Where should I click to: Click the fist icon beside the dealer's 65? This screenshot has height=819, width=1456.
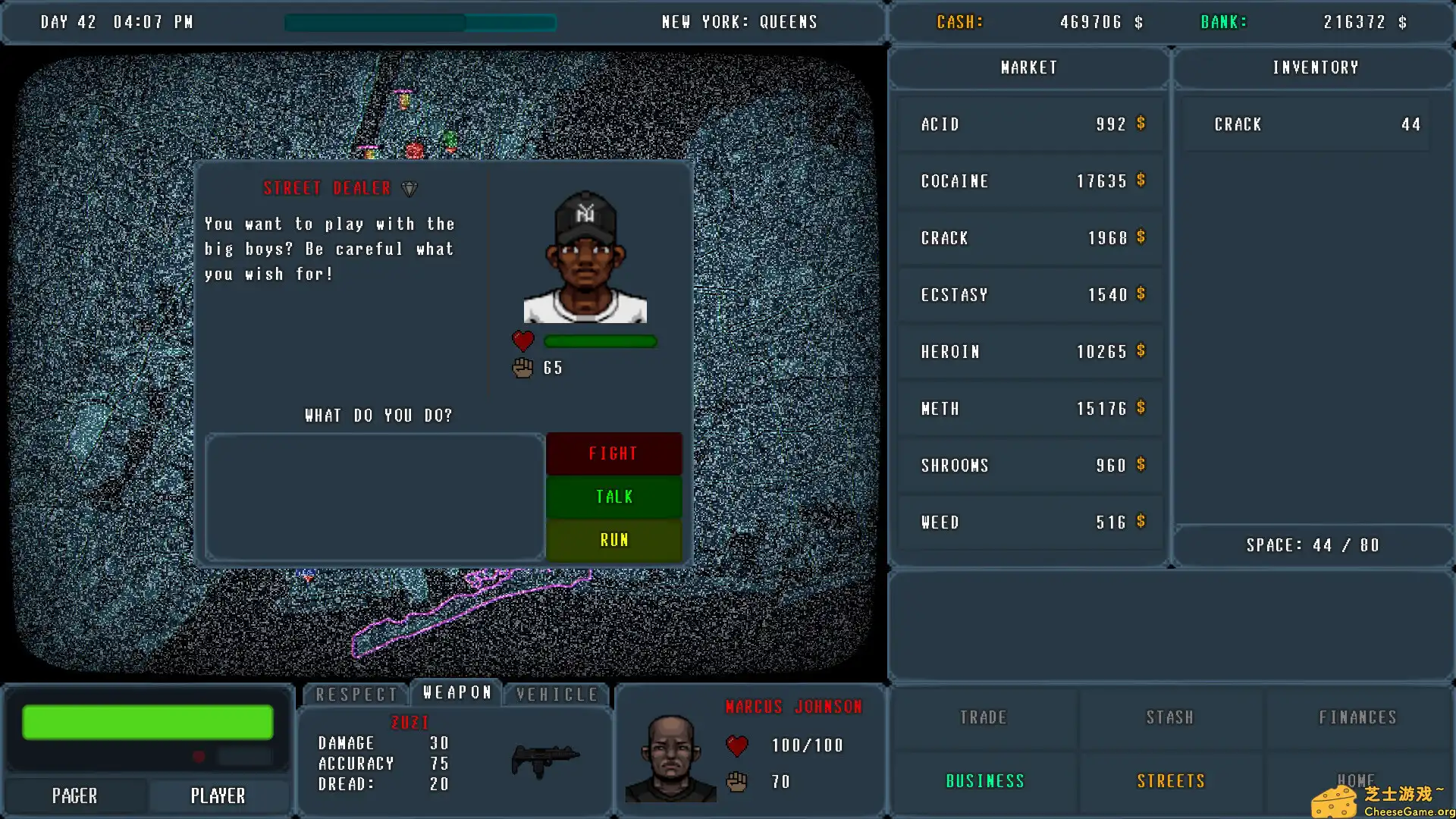point(522,368)
